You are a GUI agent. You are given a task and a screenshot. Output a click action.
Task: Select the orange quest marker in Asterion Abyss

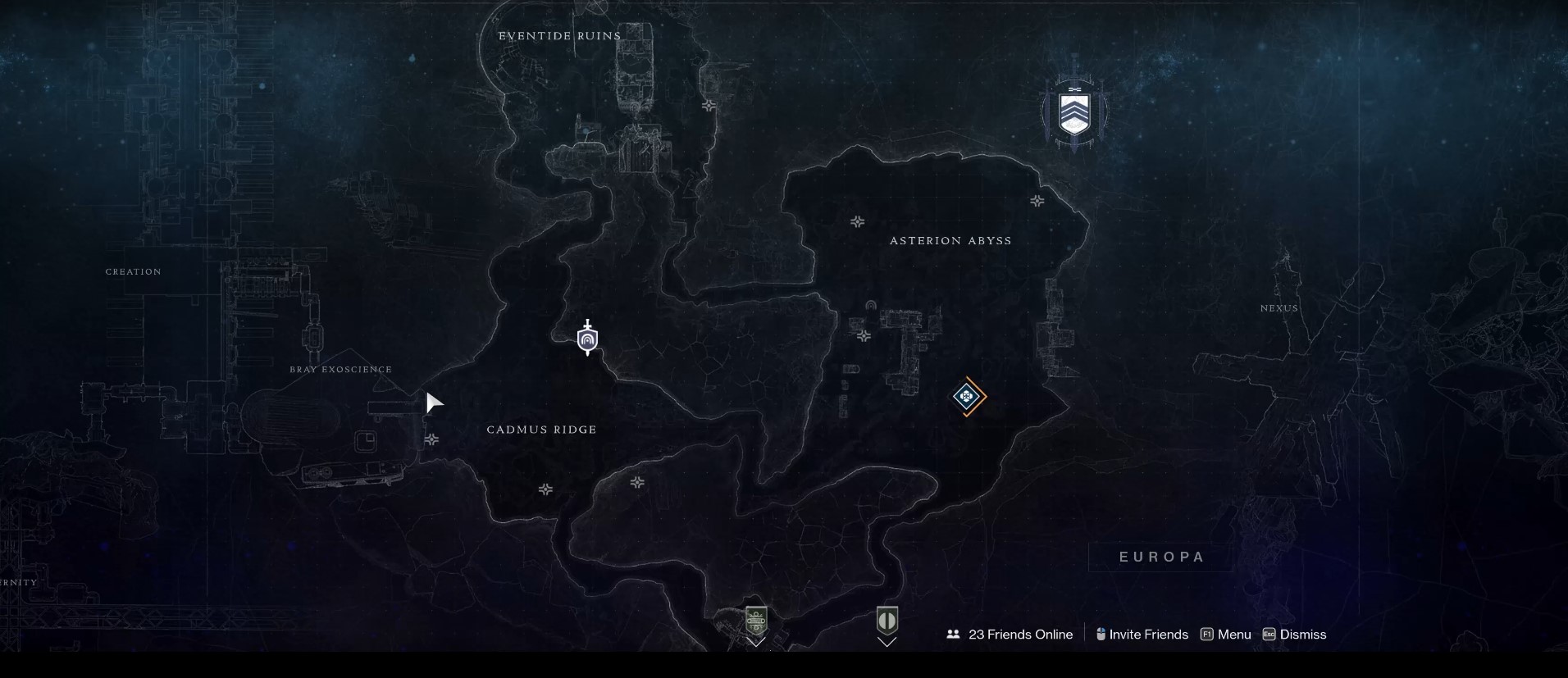coord(967,398)
